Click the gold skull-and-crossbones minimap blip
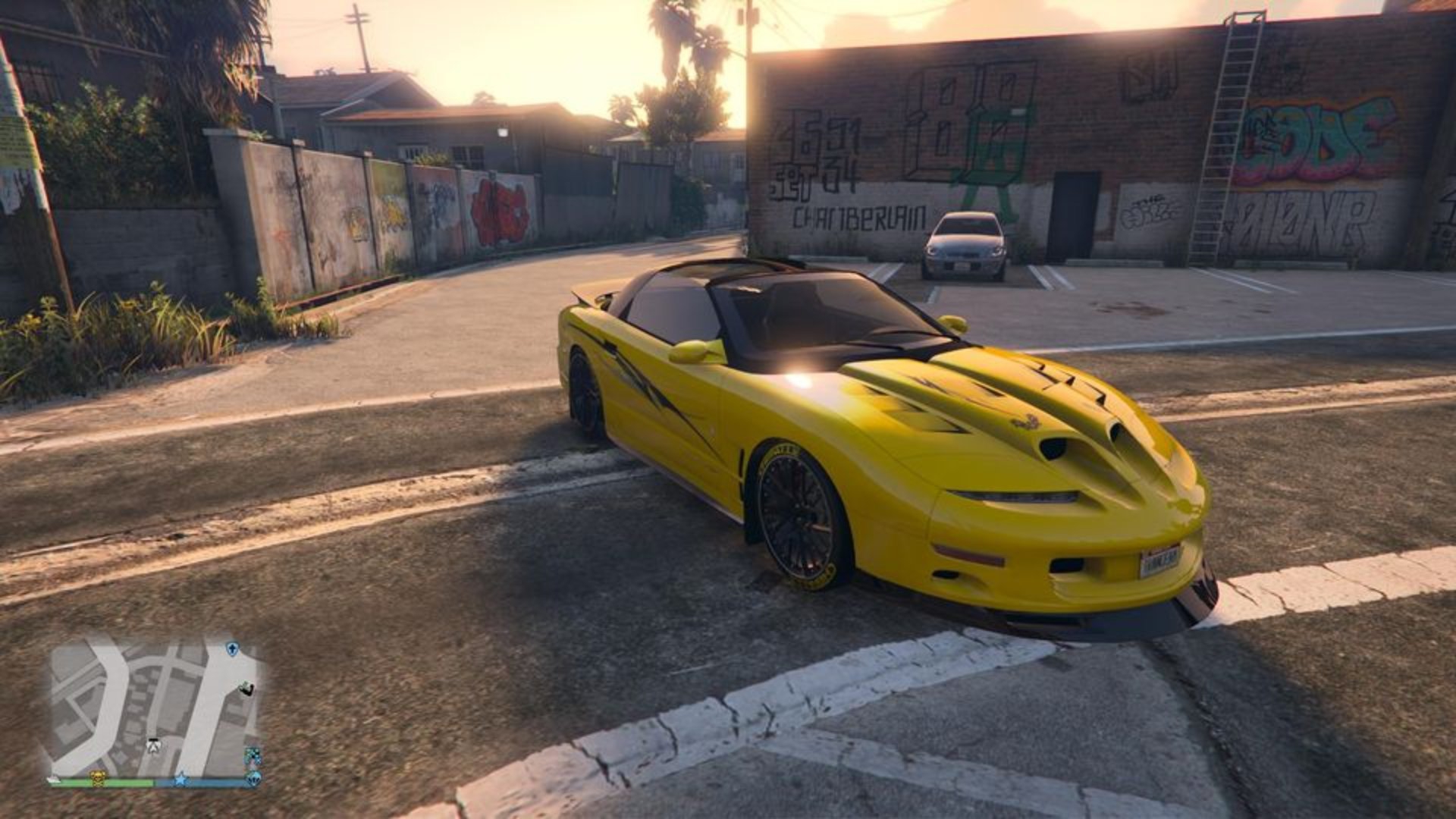 pyautogui.click(x=98, y=778)
